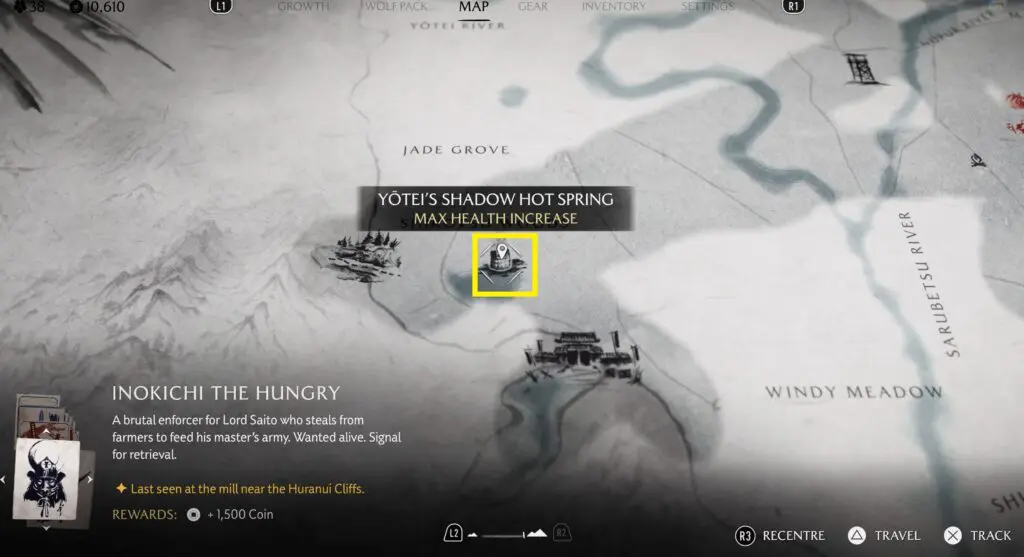Image resolution: width=1024 pixels, height=557 pixels.
Task: Show the previous bounty card with left arrow
Action: (4, 480)
